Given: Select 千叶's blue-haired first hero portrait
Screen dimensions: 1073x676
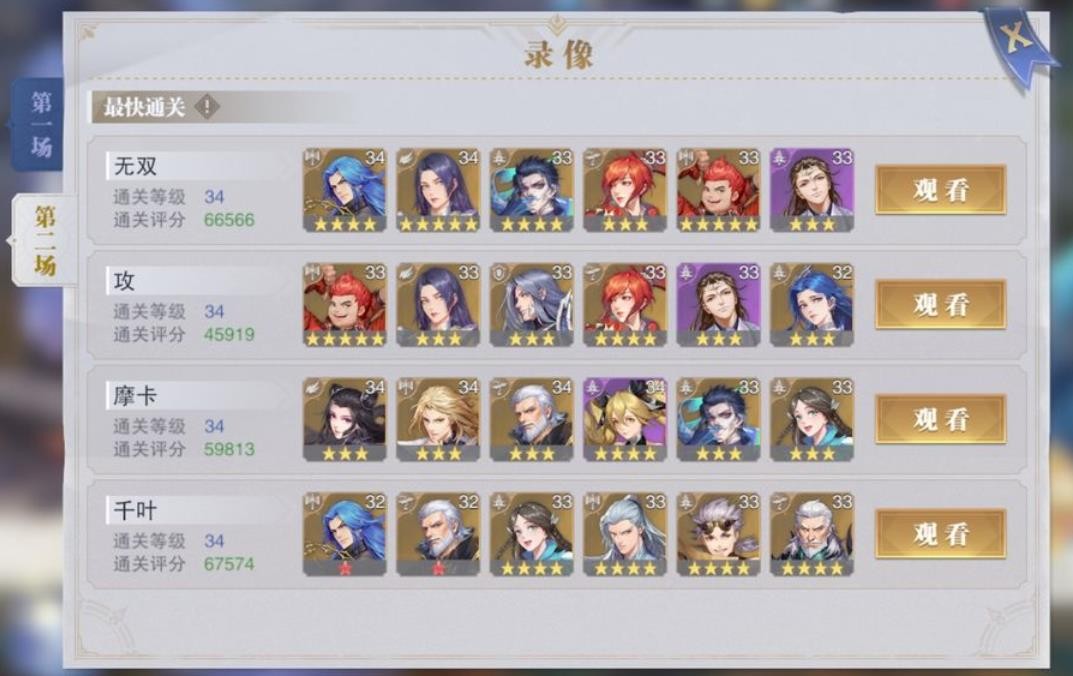Looking at the screenshot, I should (345, 534).
